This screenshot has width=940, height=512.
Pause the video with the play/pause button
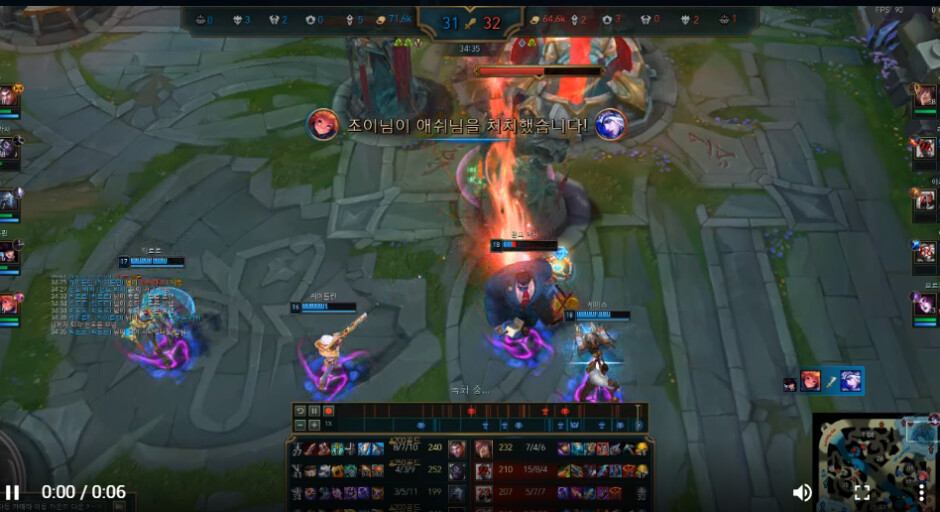[13, 492]
